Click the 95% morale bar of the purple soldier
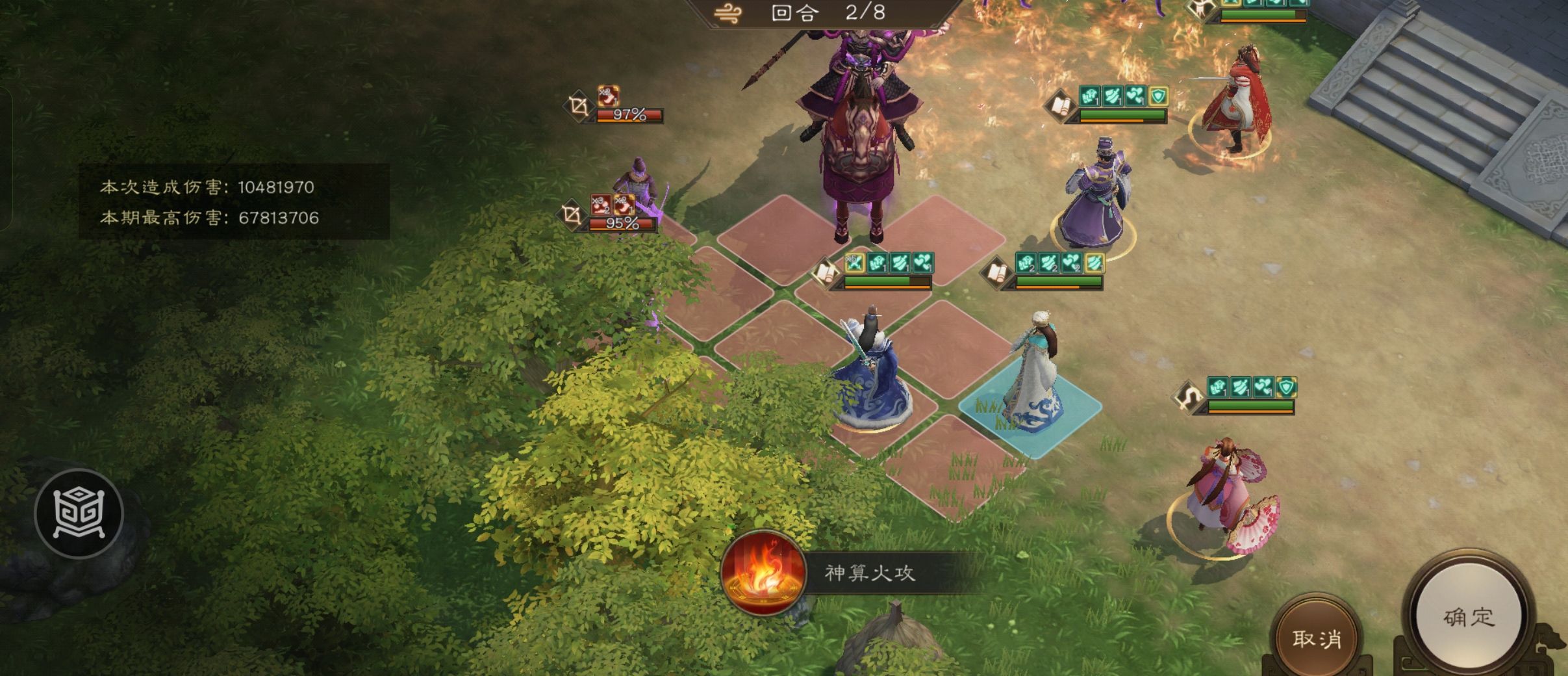Screen dimensions: 1568x676 pyautogui.click(x=622, y=224)
